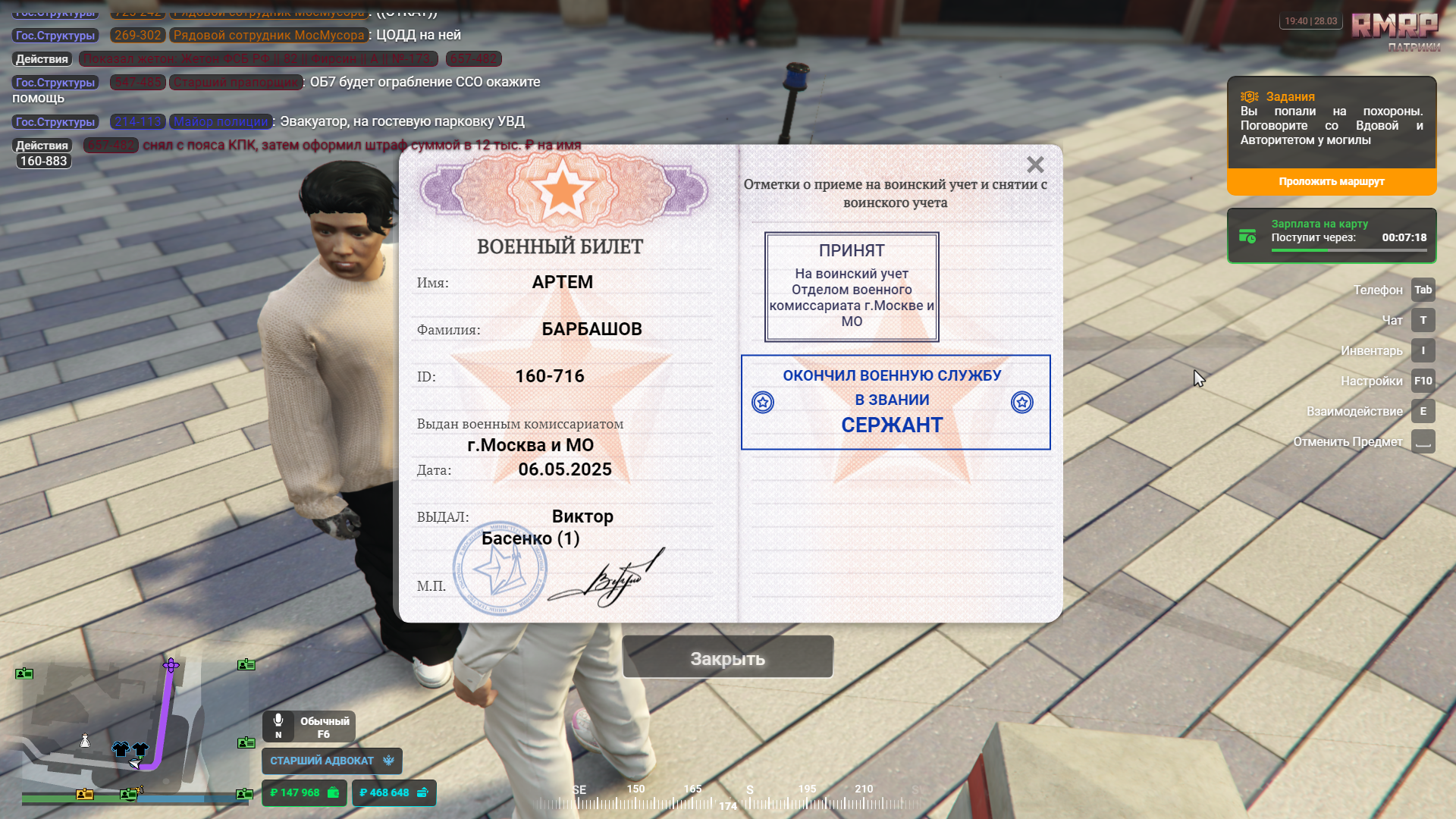Close the military ID with the X

[1035, 165]
